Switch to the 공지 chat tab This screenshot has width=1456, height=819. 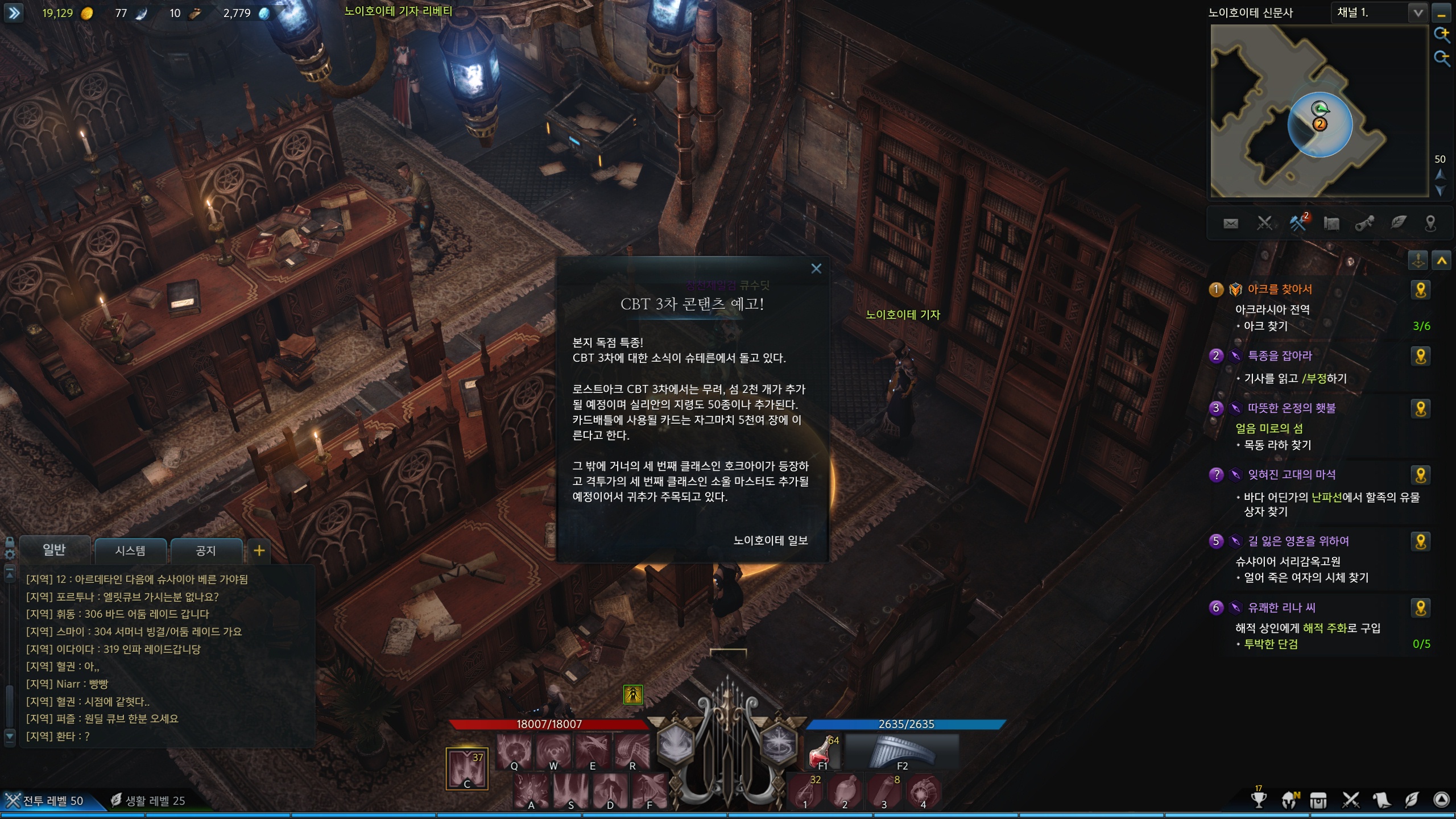205,551
